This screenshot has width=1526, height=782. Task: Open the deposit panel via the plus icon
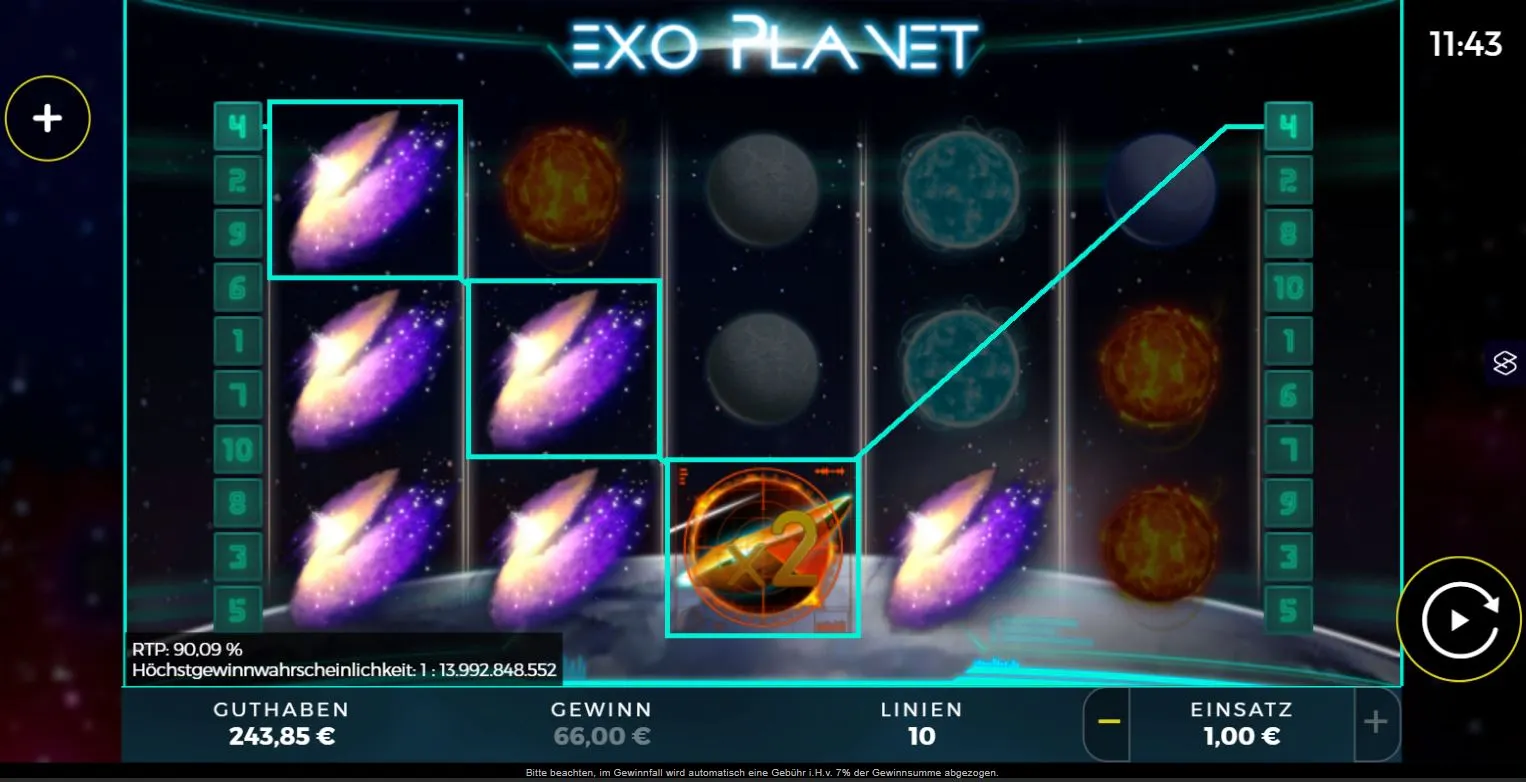47,117
